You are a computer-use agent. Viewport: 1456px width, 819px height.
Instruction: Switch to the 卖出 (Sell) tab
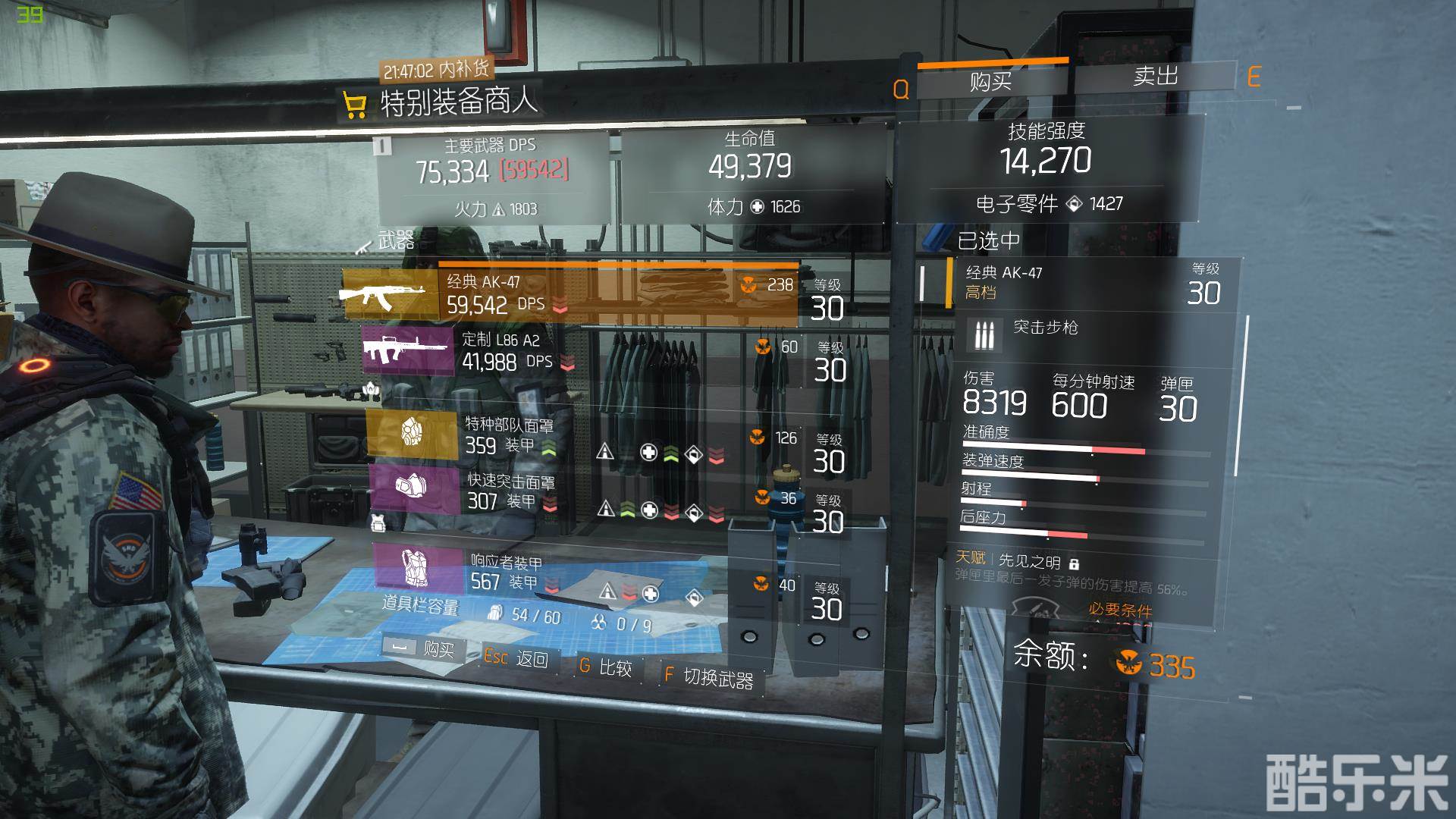(1155, 77)
